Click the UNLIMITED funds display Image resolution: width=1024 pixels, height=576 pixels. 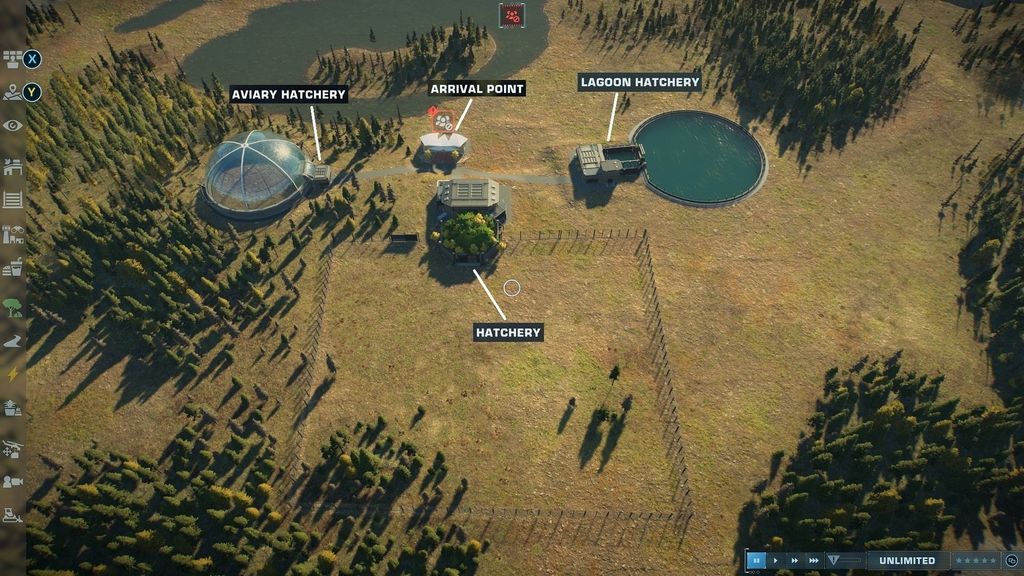coord(908,561)
